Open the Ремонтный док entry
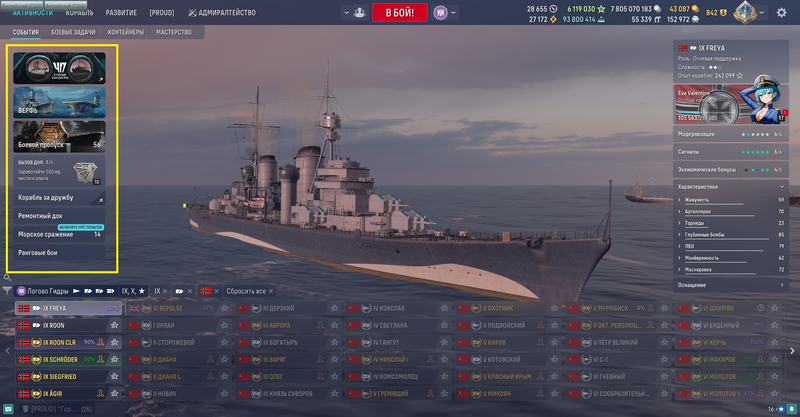The image size is (800, 417). tap(60, 216)
